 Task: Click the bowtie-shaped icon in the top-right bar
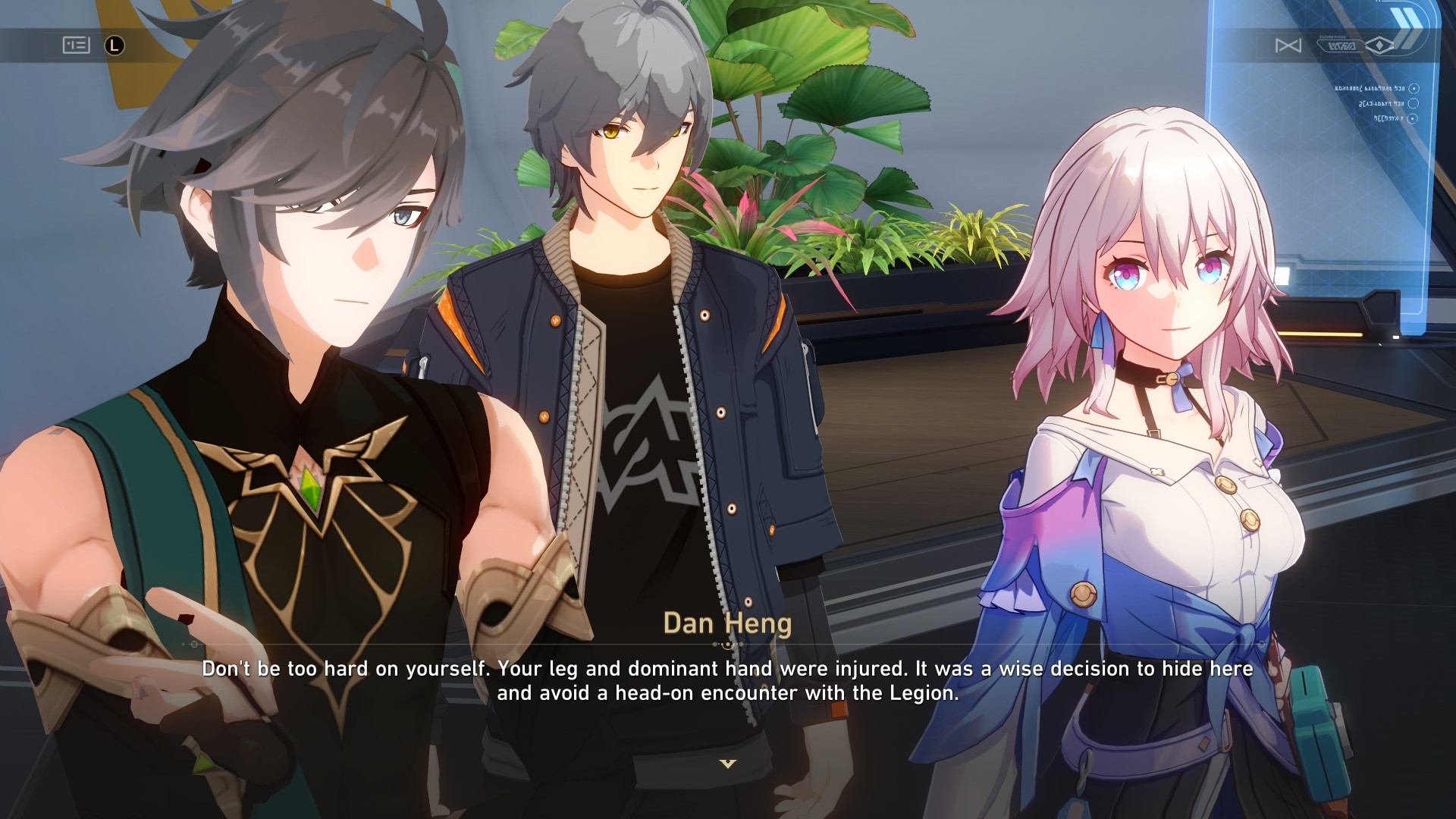[1288, 45]
